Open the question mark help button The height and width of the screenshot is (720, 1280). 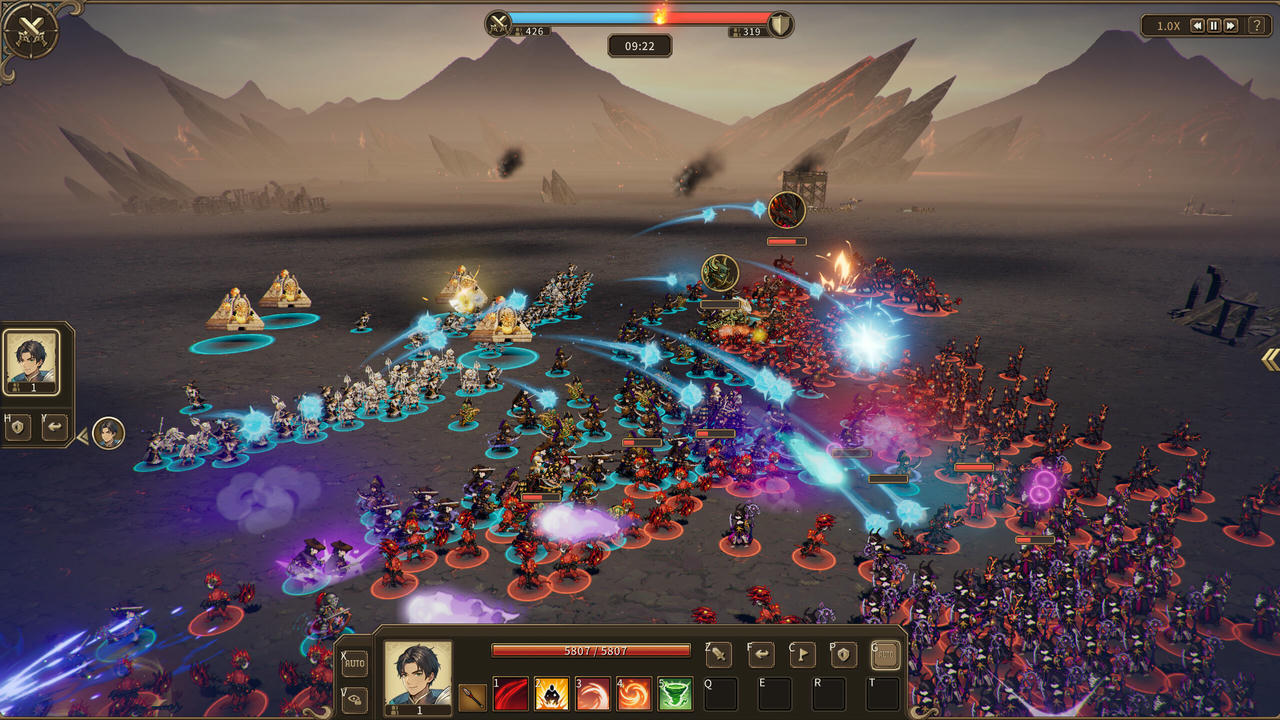point(1256,26)
